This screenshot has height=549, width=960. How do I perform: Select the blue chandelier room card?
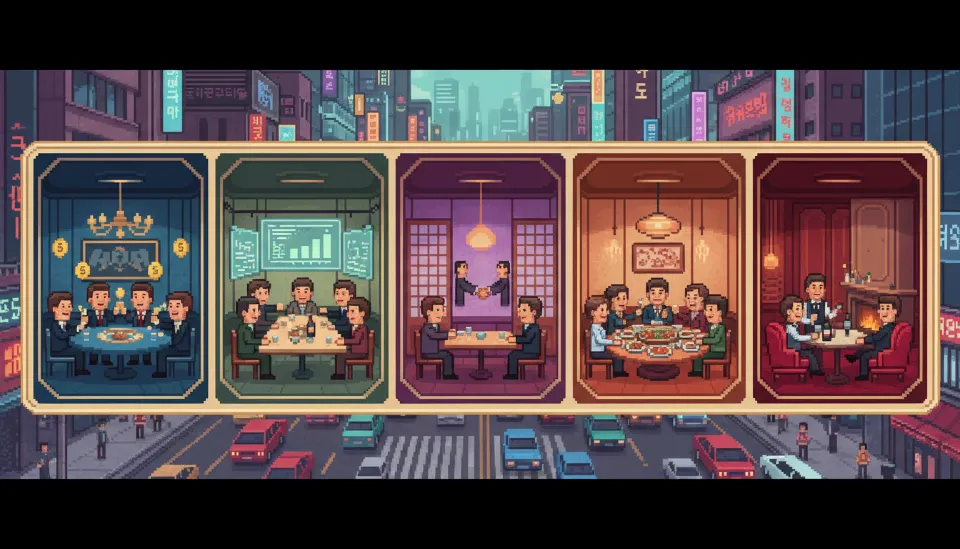tap(120, 278)
